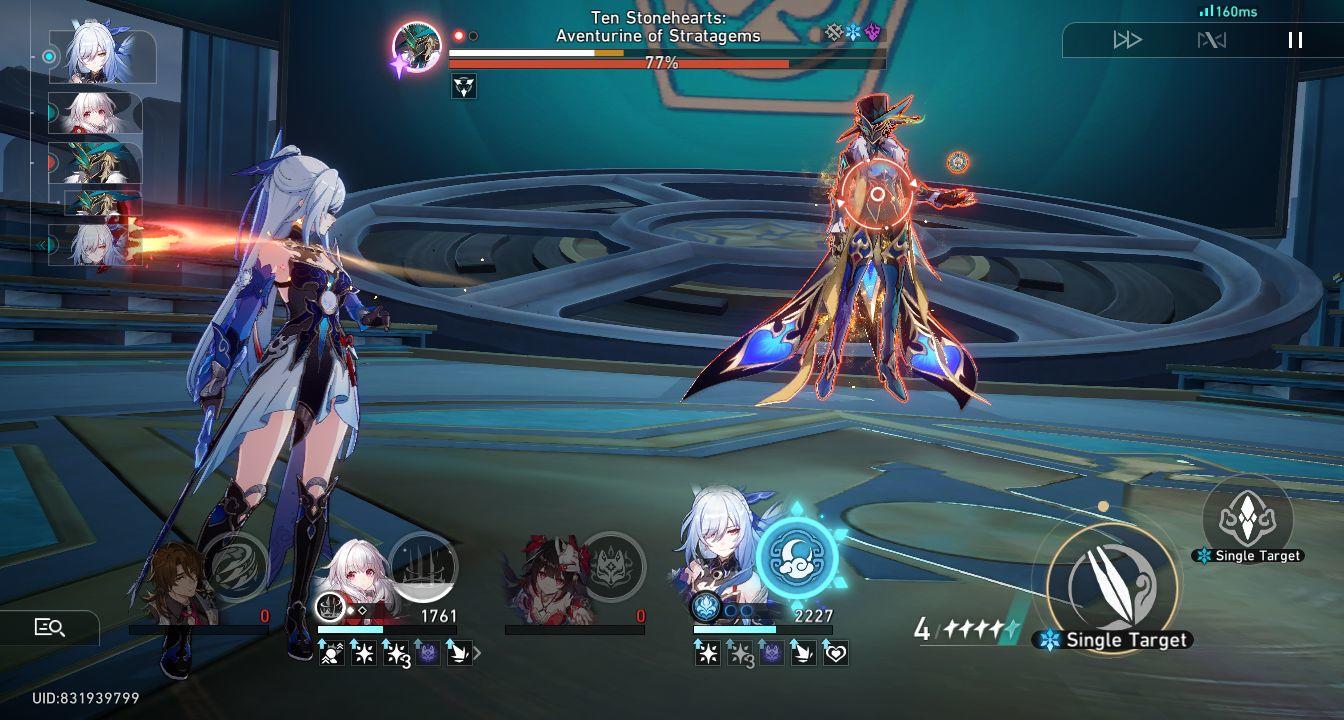This screenshot has width=1344, height=720.
Task: Trigger the Single Target ultimate icon
Action: point(1246,518)
